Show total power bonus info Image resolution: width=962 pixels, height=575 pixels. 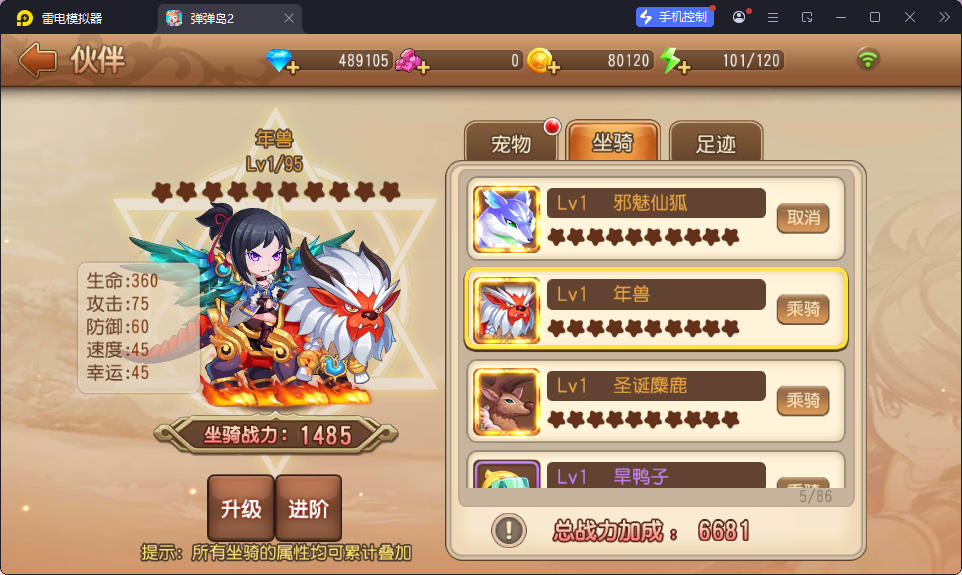click(509, 529)
